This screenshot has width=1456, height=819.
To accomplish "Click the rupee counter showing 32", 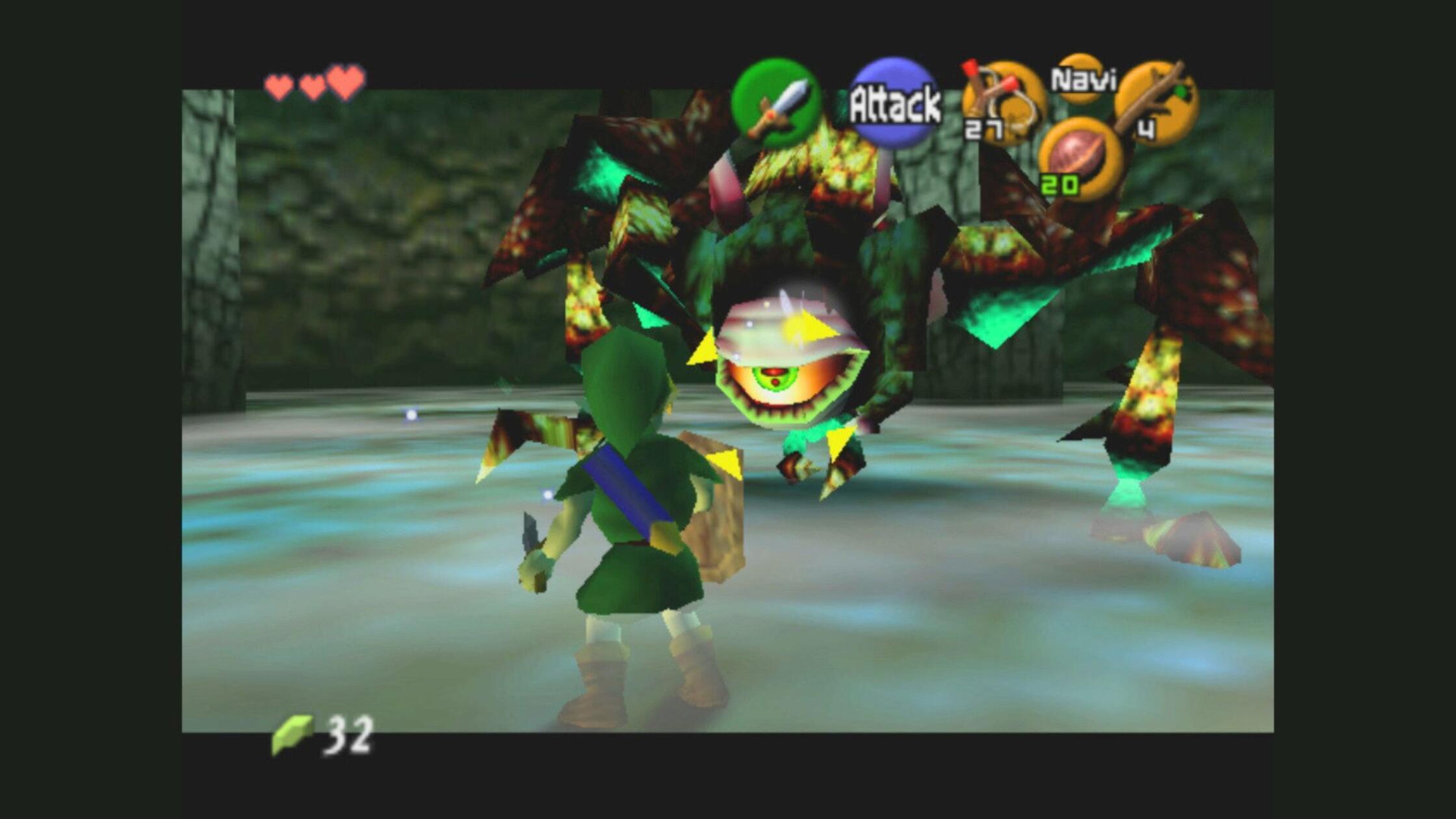I will [348, 738].
